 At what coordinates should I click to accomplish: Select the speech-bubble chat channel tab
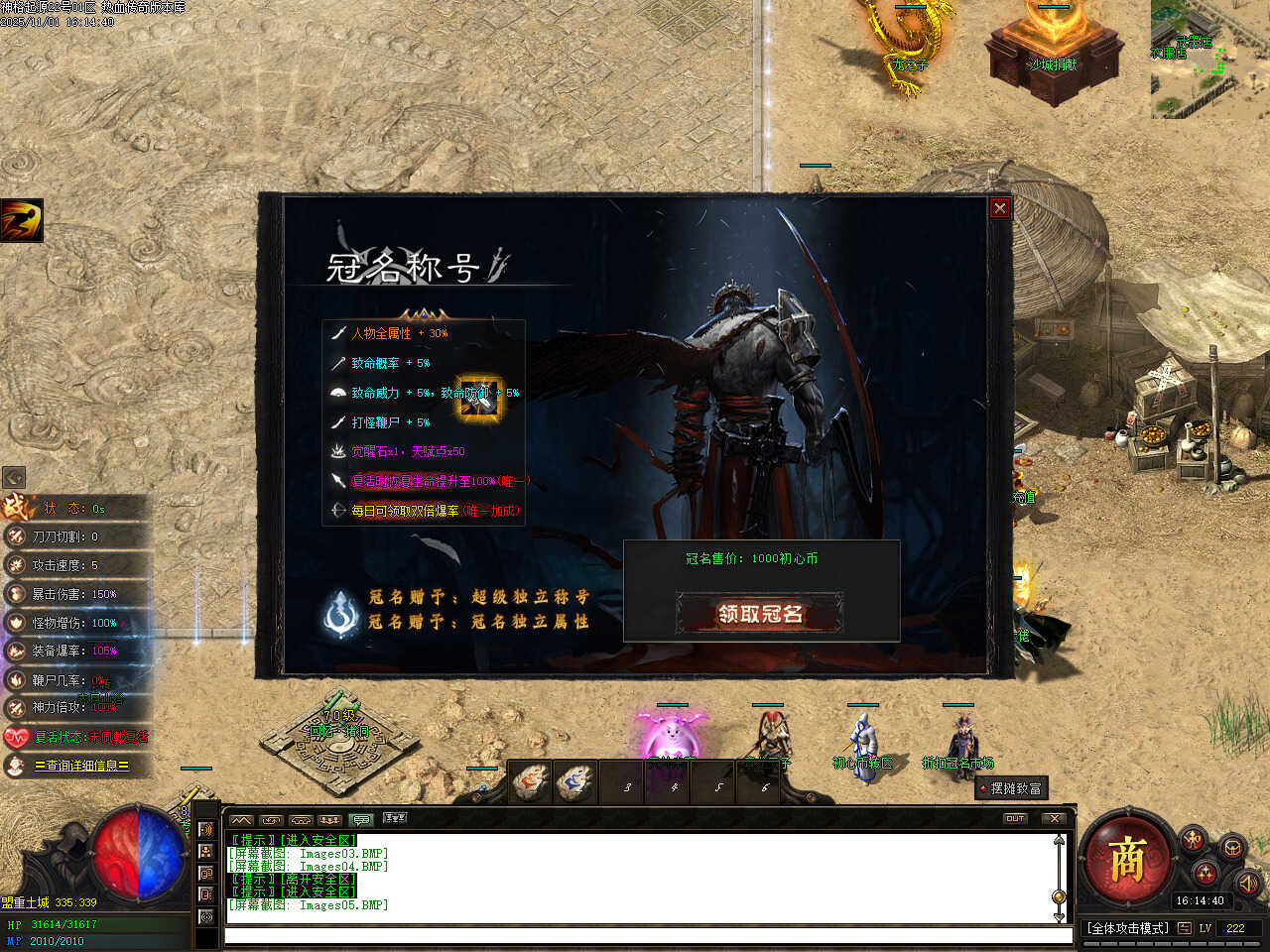point(360,820)
